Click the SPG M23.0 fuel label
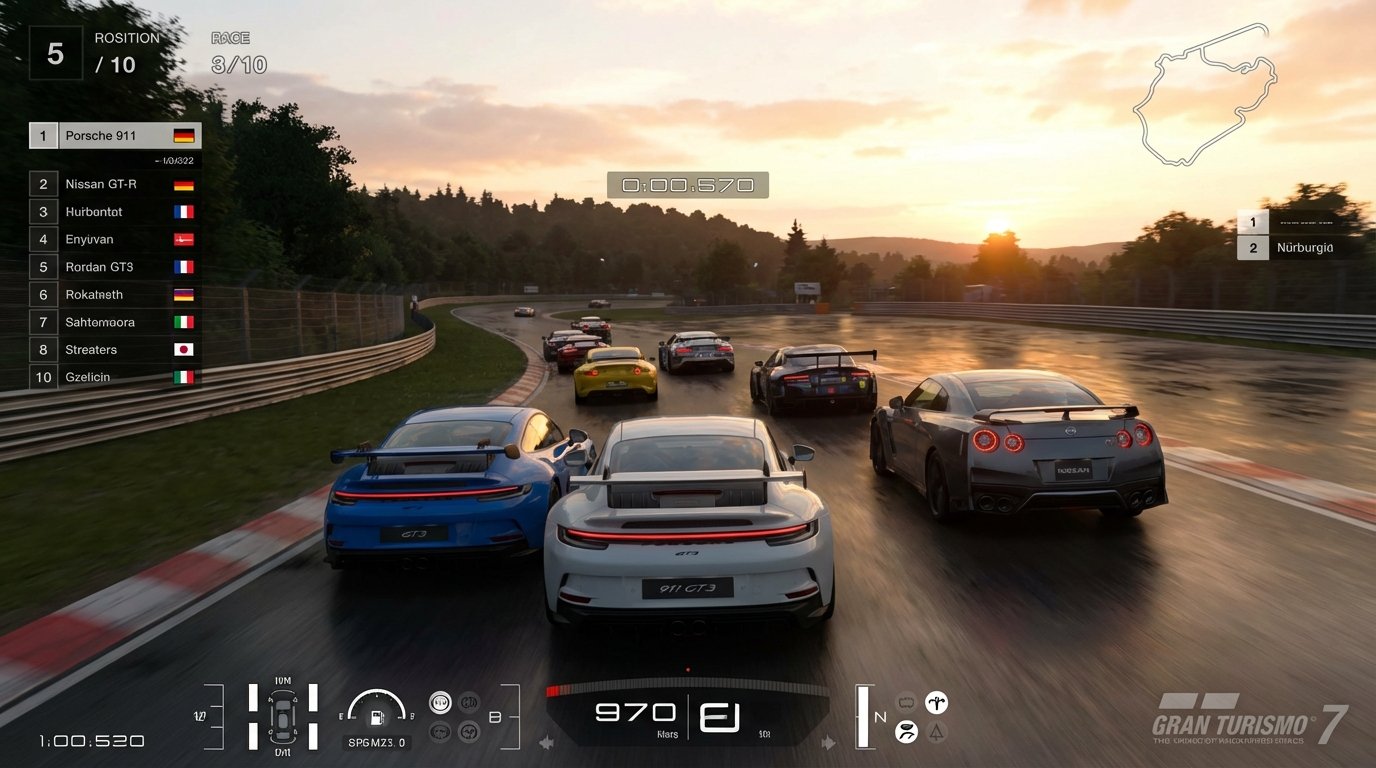 click(377, 742)
